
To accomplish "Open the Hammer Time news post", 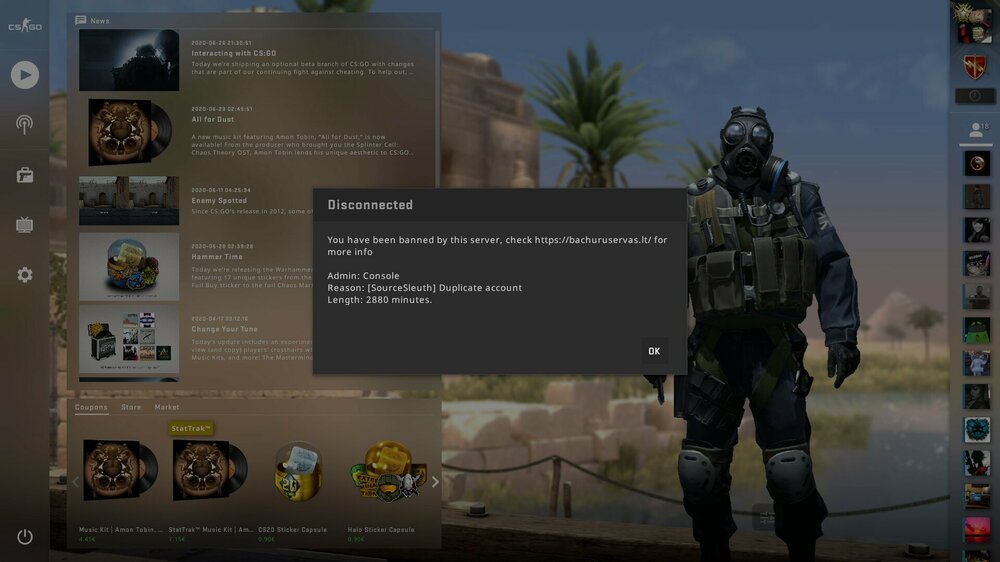I will tap(217, 257).
